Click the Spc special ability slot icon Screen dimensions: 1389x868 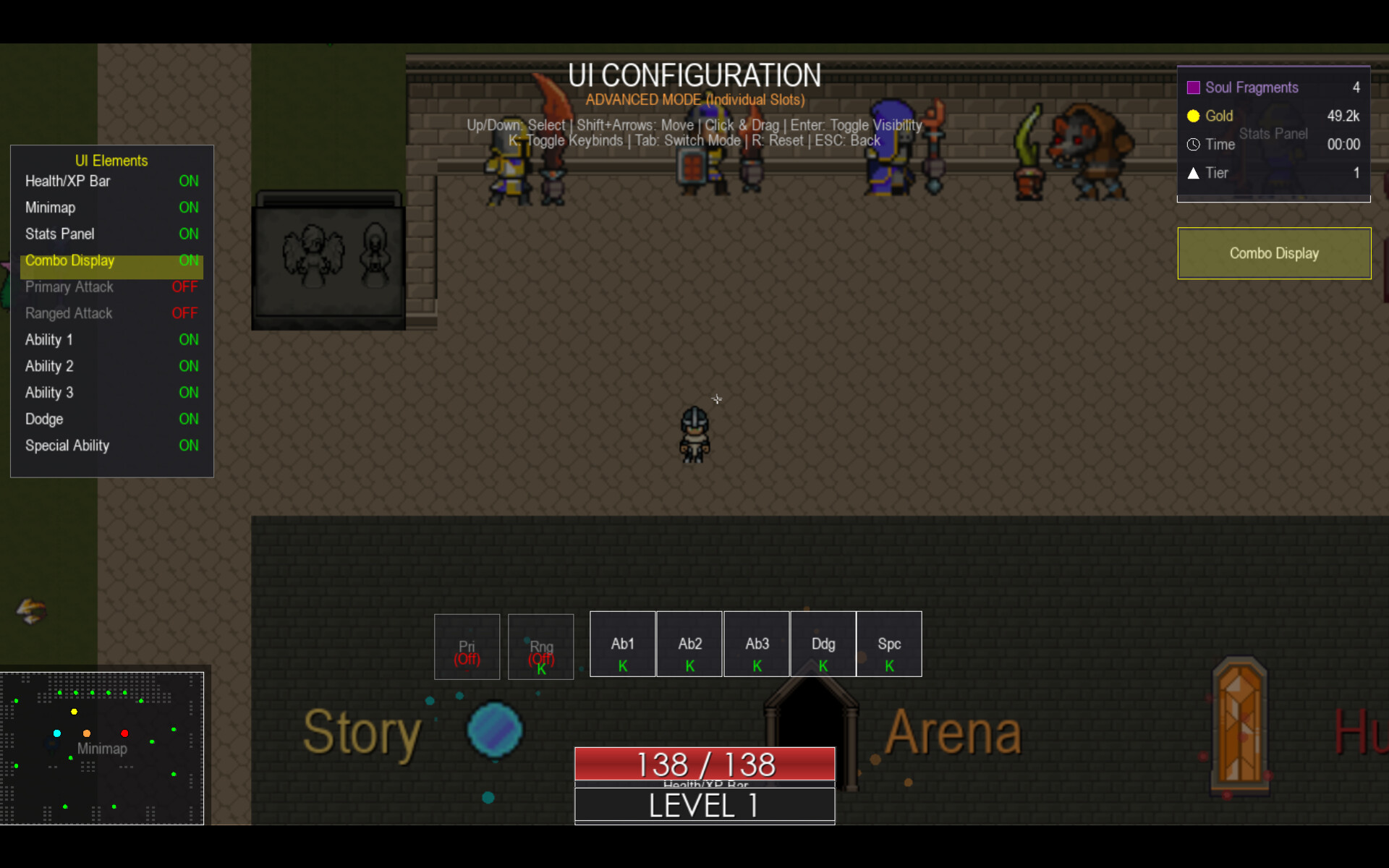(888, 644)
